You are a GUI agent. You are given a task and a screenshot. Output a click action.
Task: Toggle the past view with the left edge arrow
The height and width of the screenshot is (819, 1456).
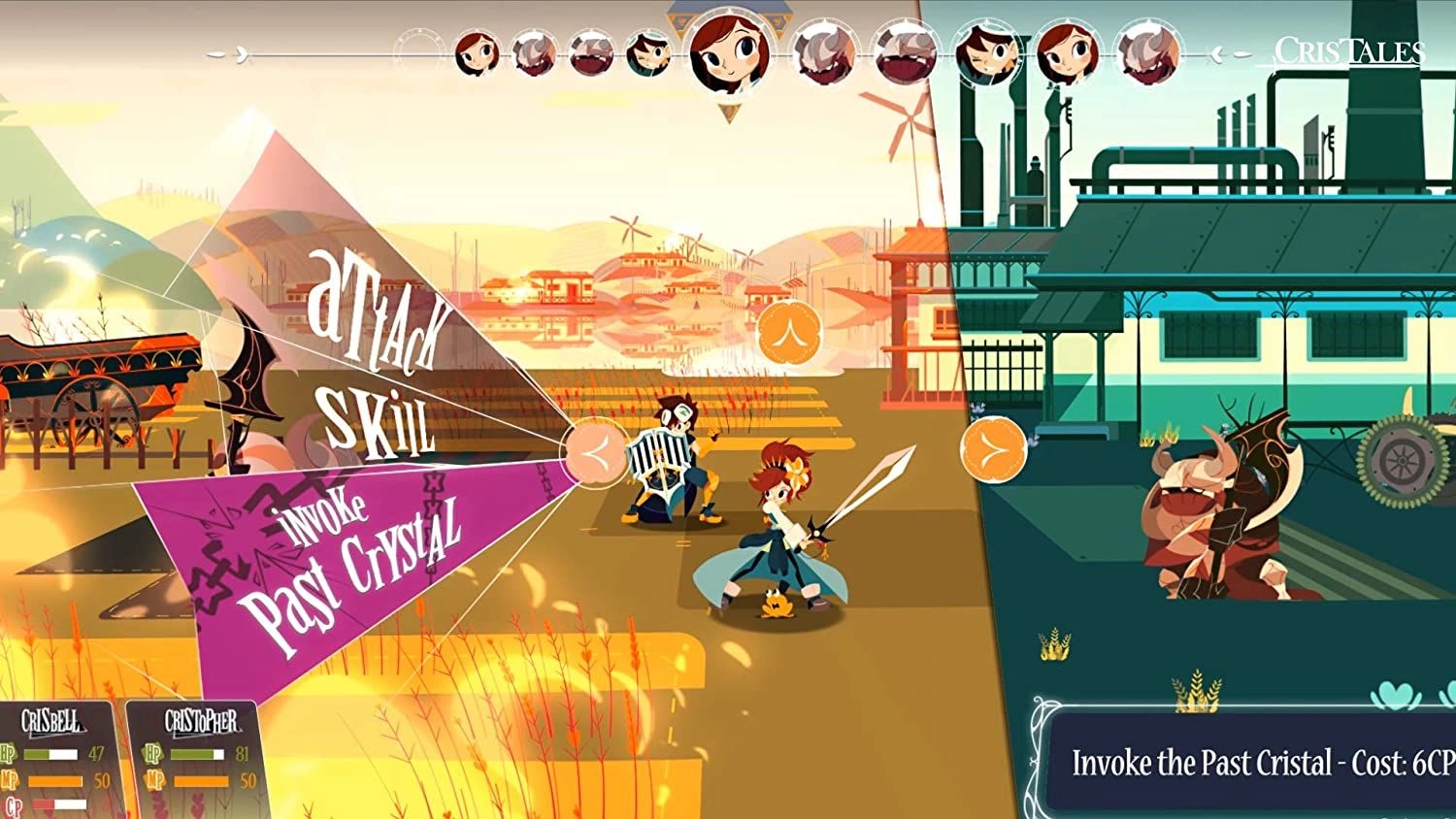click(x=239, y=53)
